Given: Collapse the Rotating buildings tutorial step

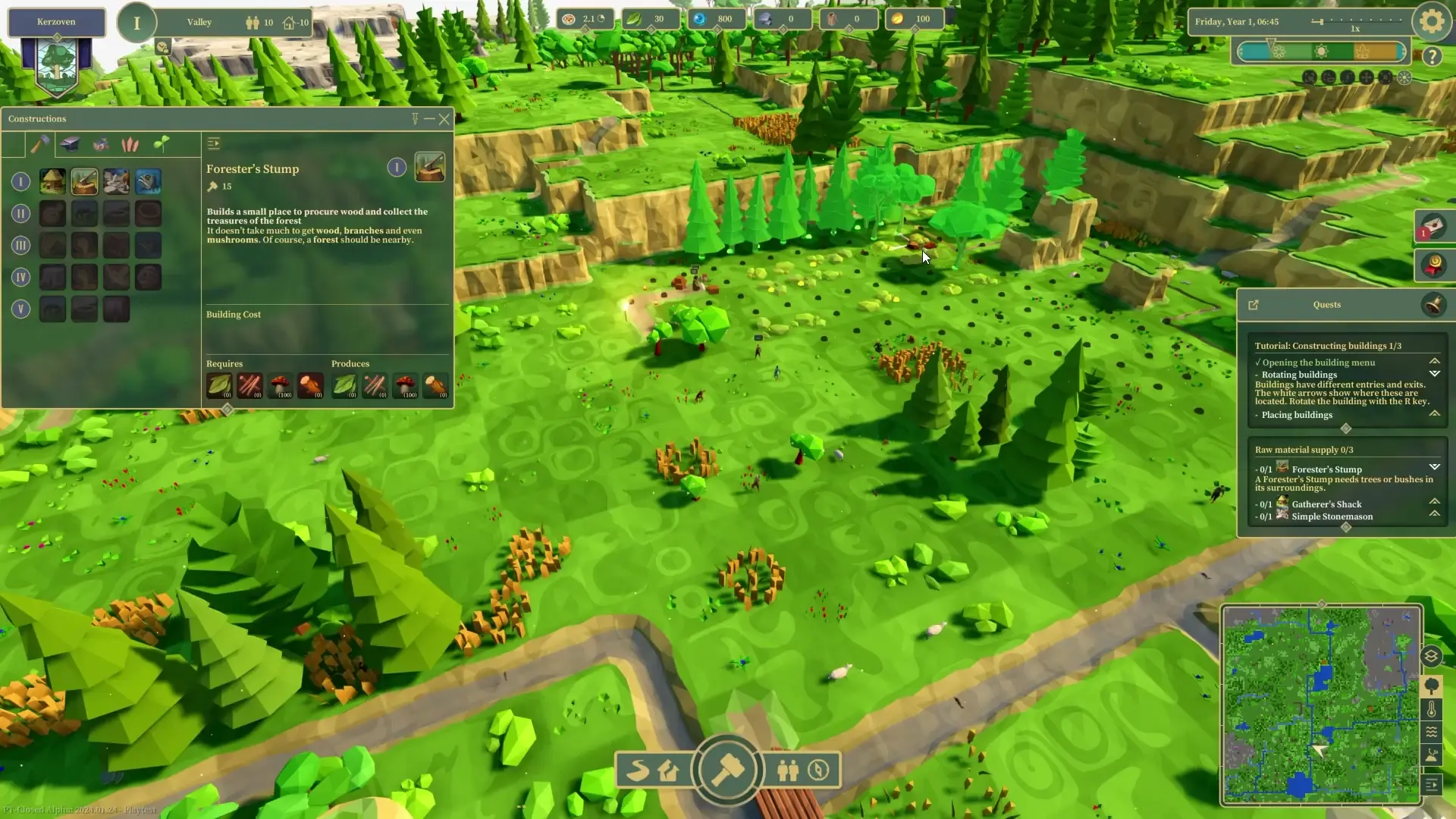Looking at the screenshot, I should tap(1436, 374).
